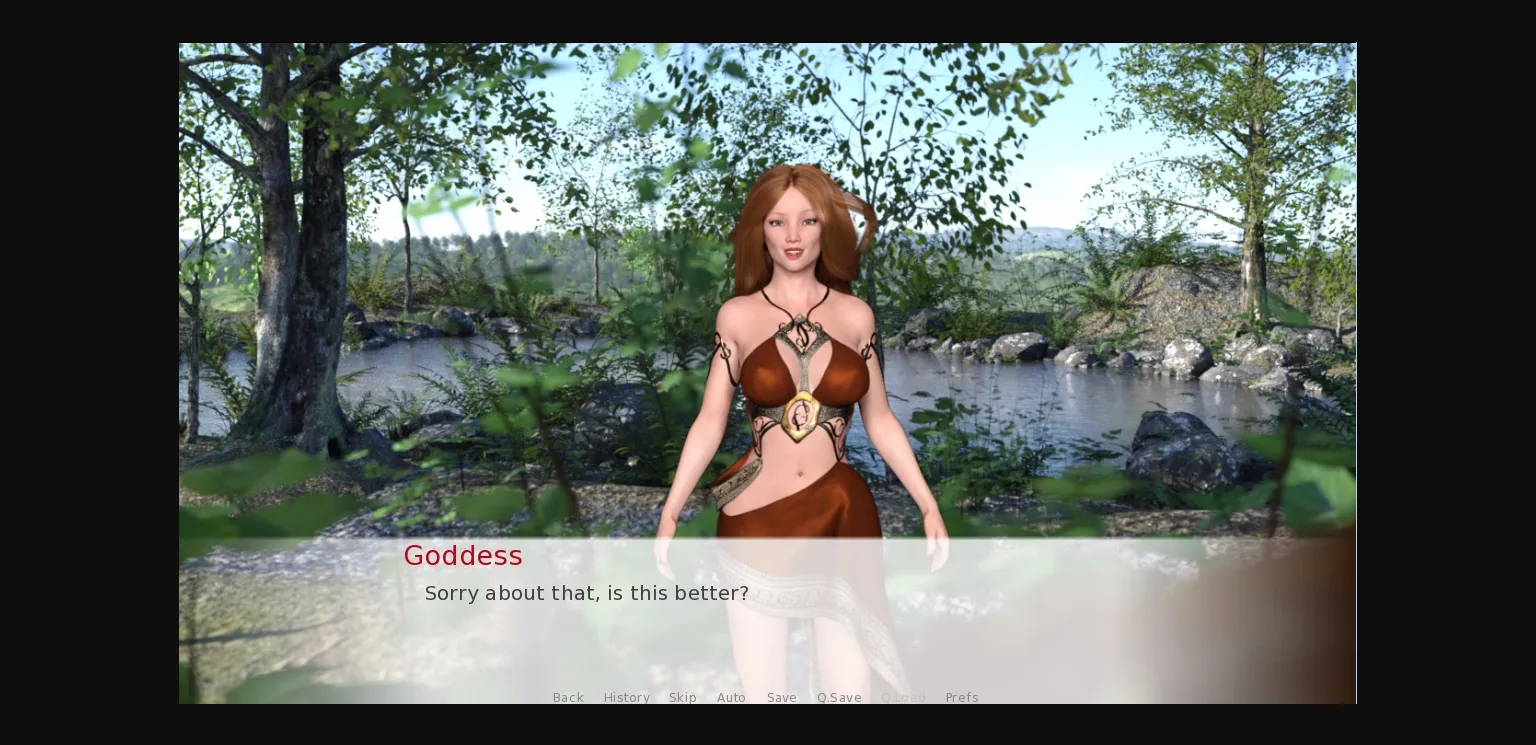Activate Skip to fast-forward the dialogue
This screenshot has width=1536, height=745.
click(x=683, y=697)
